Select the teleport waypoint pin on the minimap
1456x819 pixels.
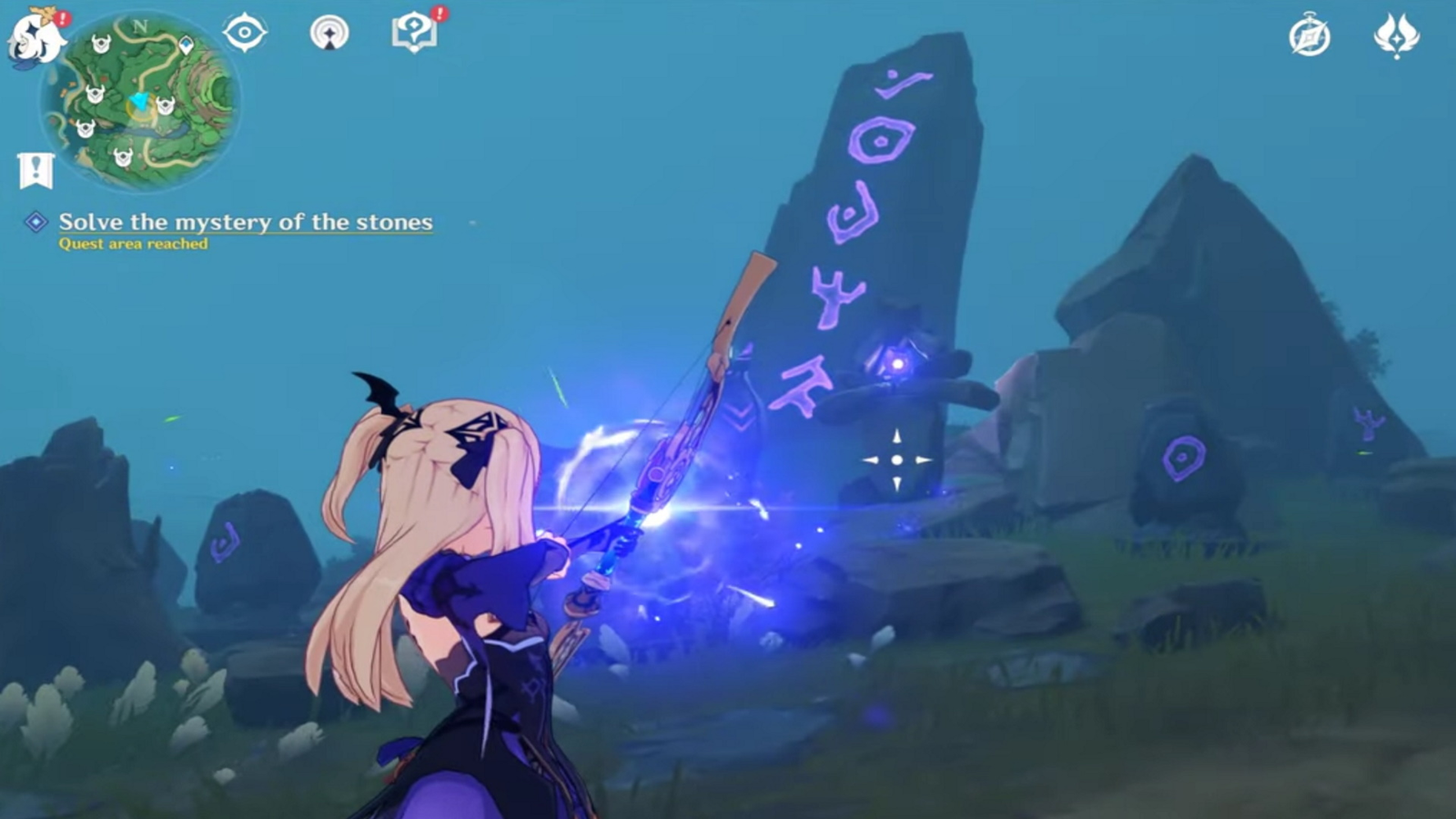(187, 45)
